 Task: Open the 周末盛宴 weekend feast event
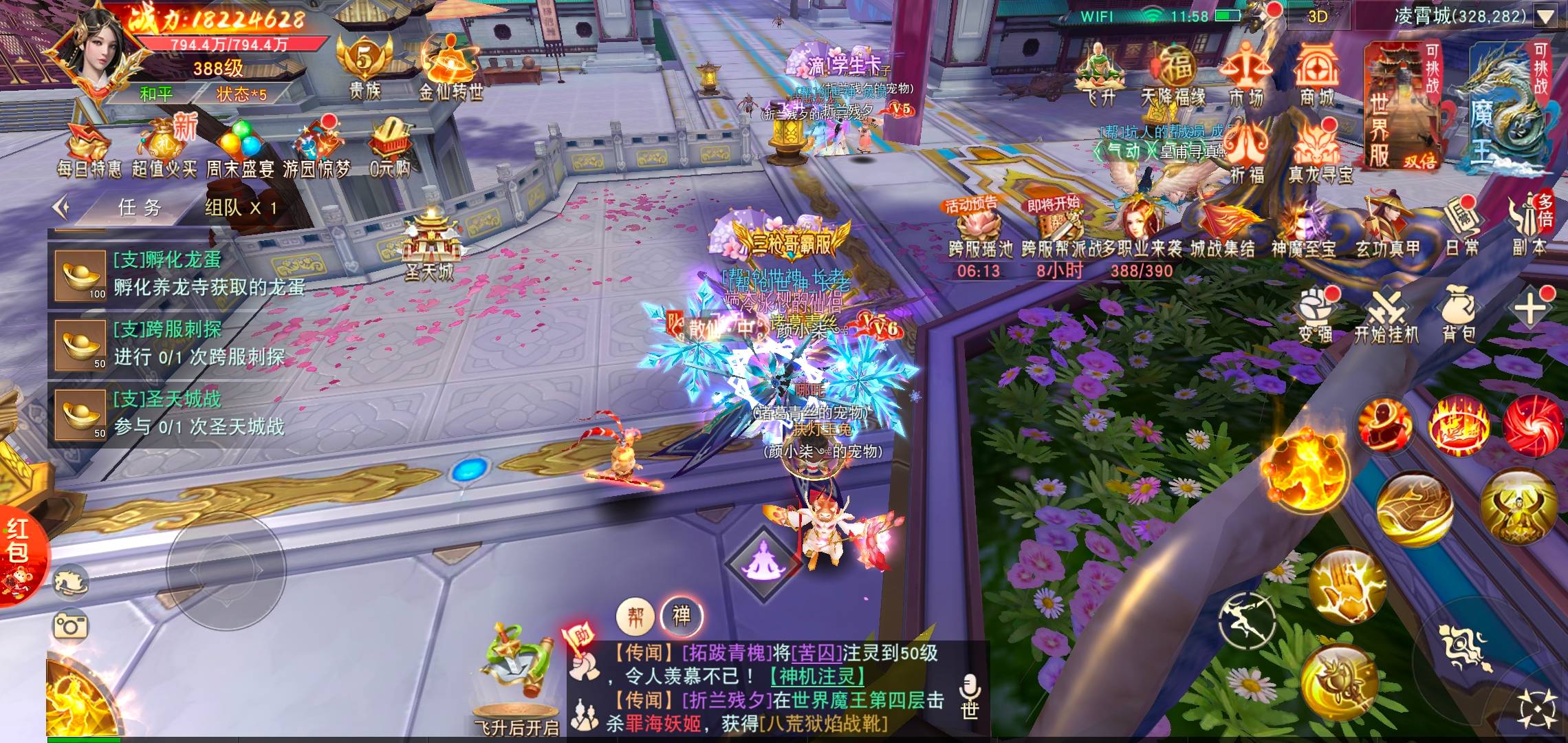pyautogui.click(x=240, y=147)
